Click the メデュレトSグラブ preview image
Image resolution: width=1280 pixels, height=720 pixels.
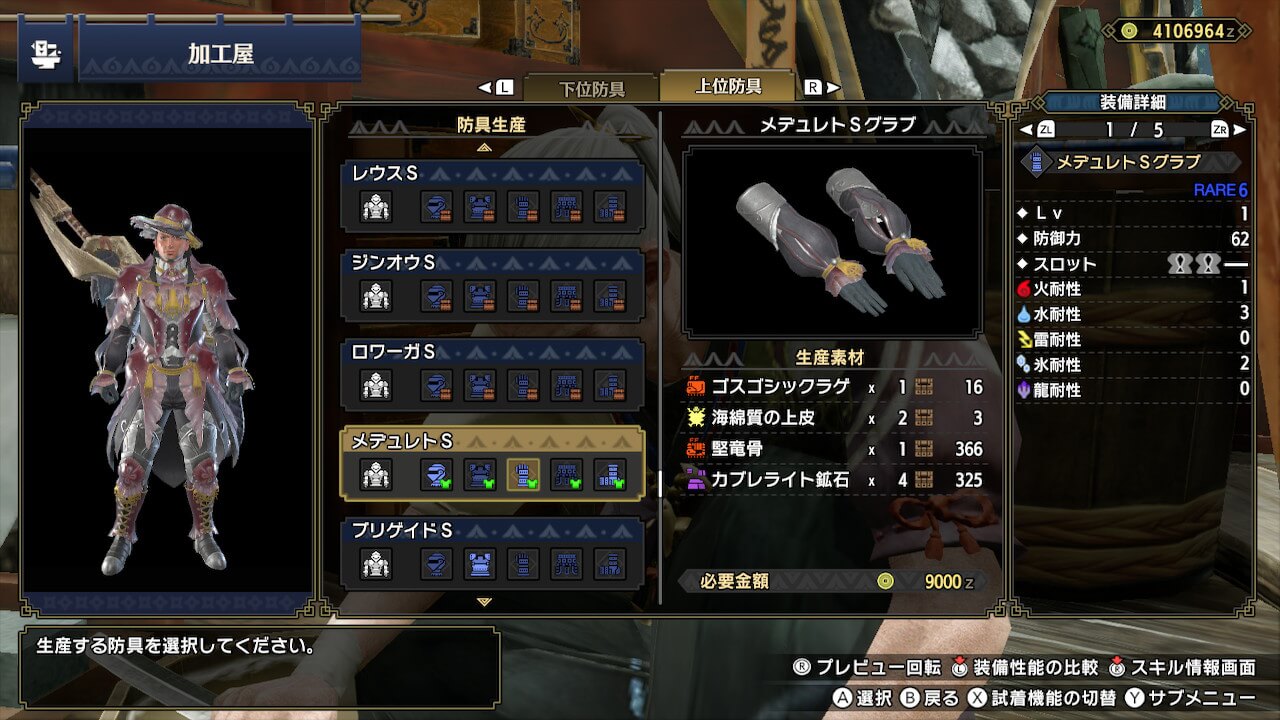(832, 241)
